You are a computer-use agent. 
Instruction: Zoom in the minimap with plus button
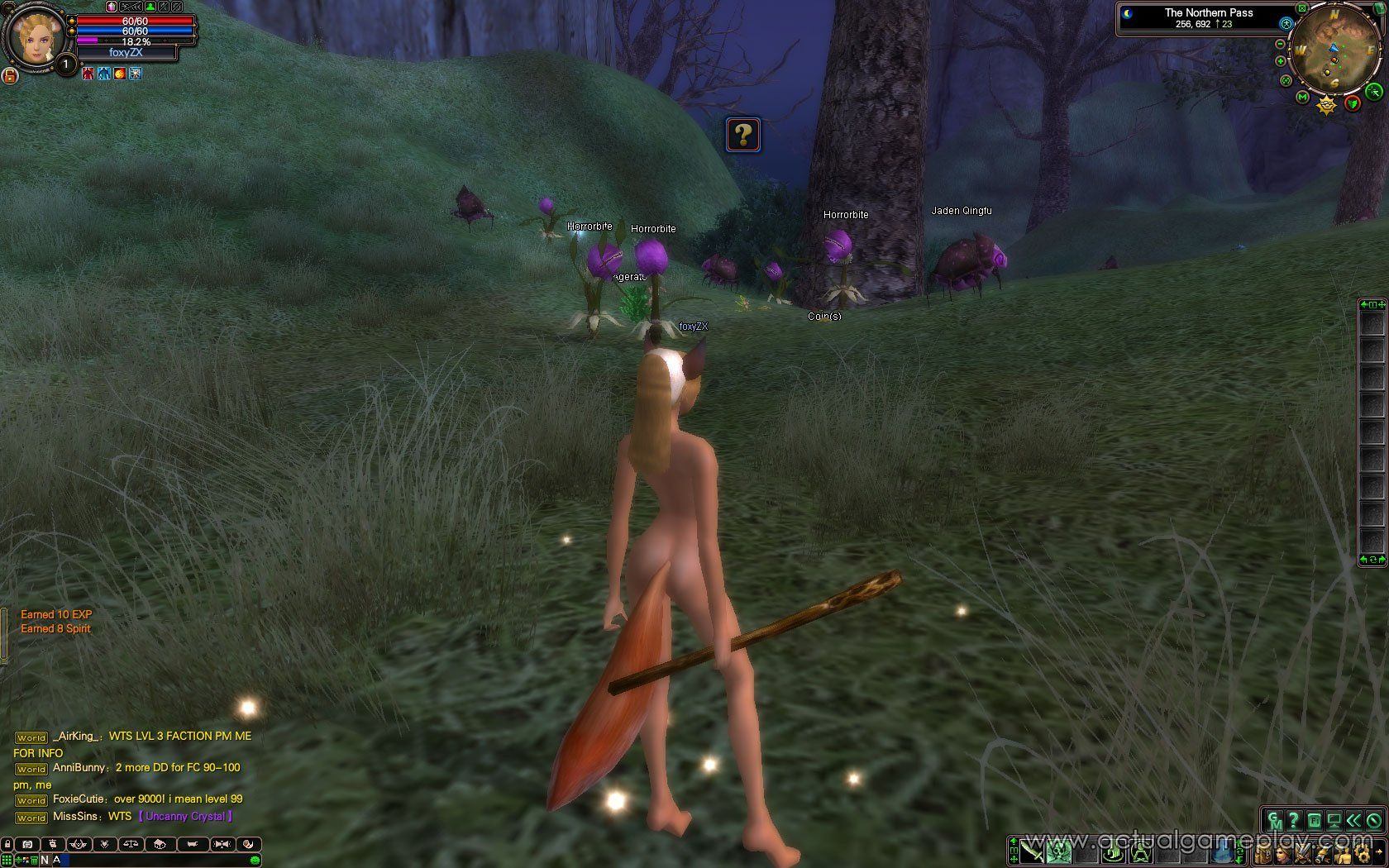(x=1281, y=61)
